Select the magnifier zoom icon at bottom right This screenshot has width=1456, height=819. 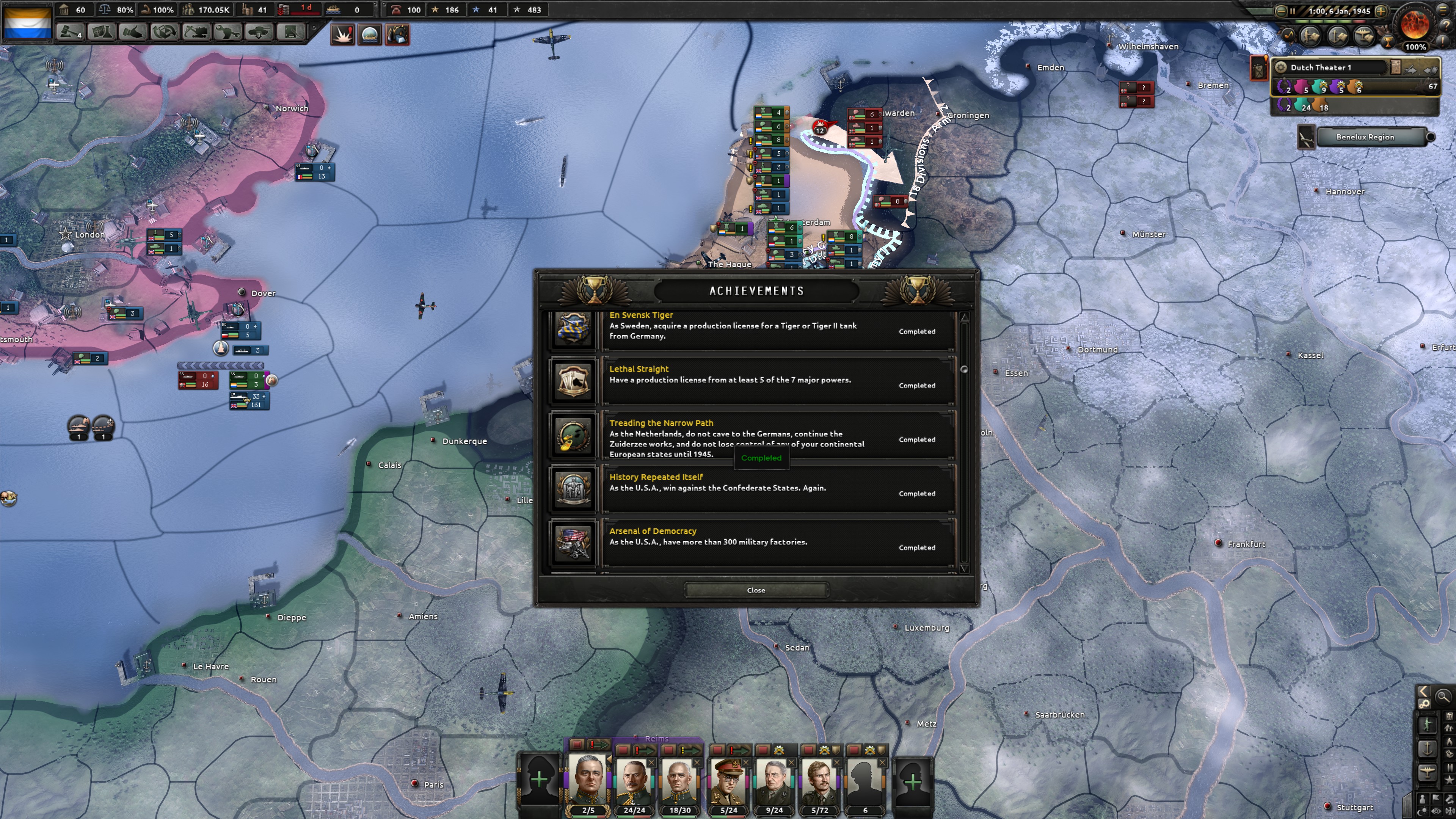[1443, 697]
